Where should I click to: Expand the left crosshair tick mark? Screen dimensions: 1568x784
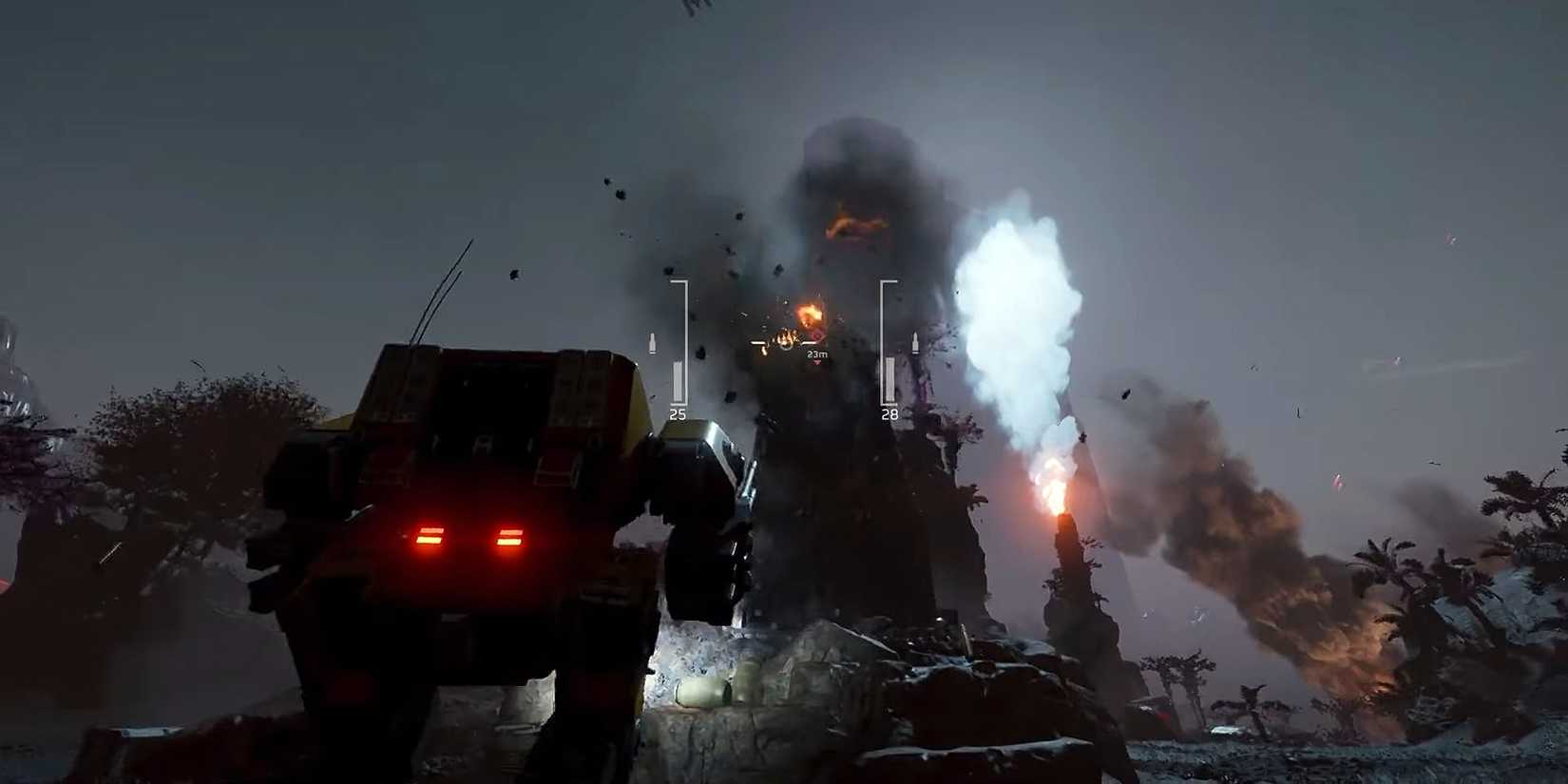[756, 343]
